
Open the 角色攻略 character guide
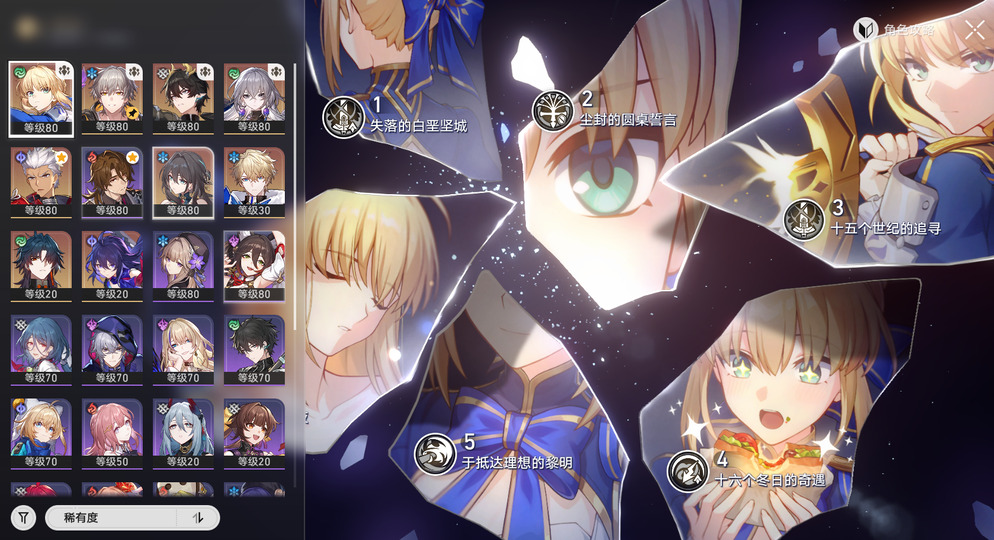pos(894,30)
